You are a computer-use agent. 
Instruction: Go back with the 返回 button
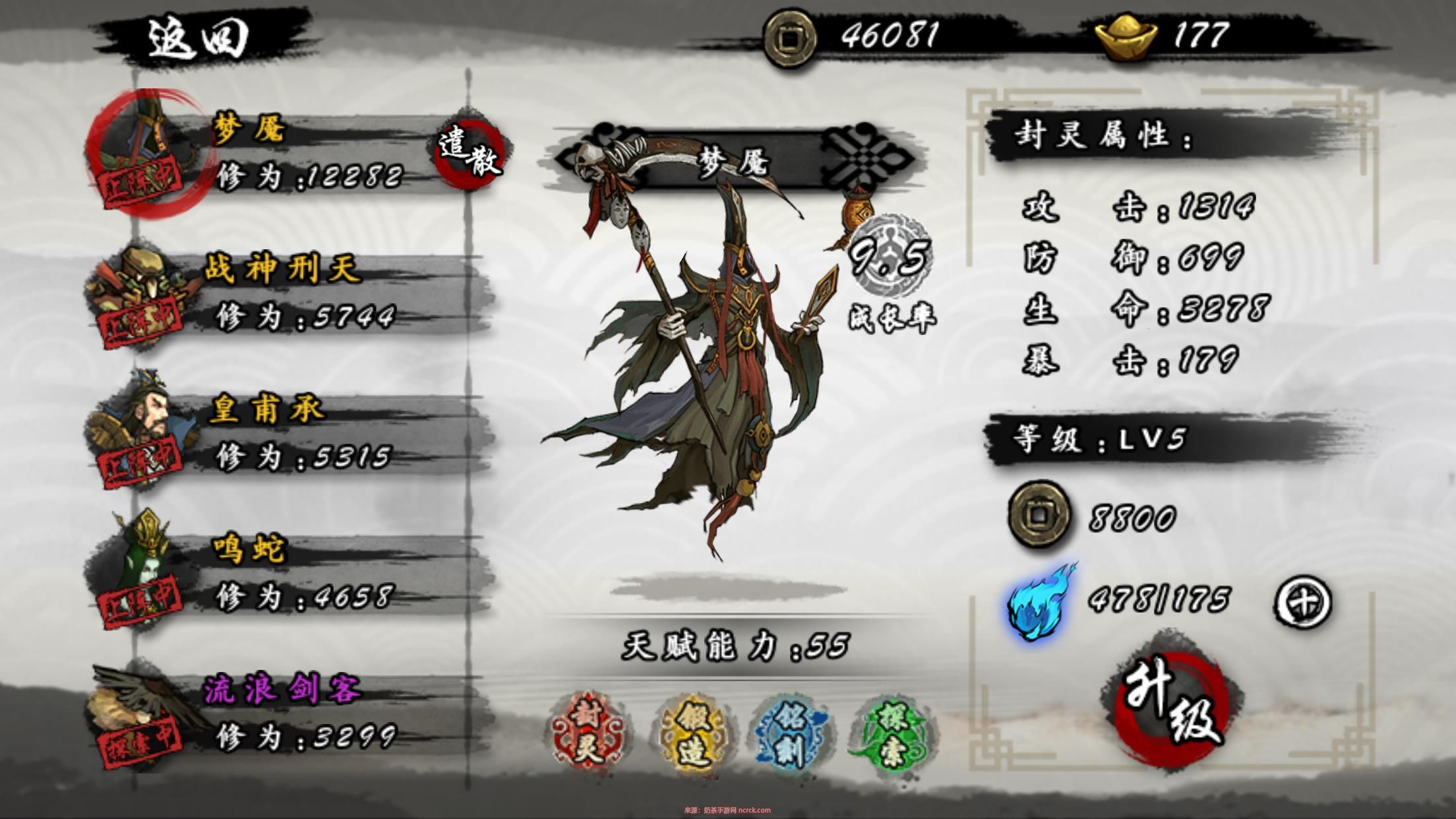pos(197,38)
